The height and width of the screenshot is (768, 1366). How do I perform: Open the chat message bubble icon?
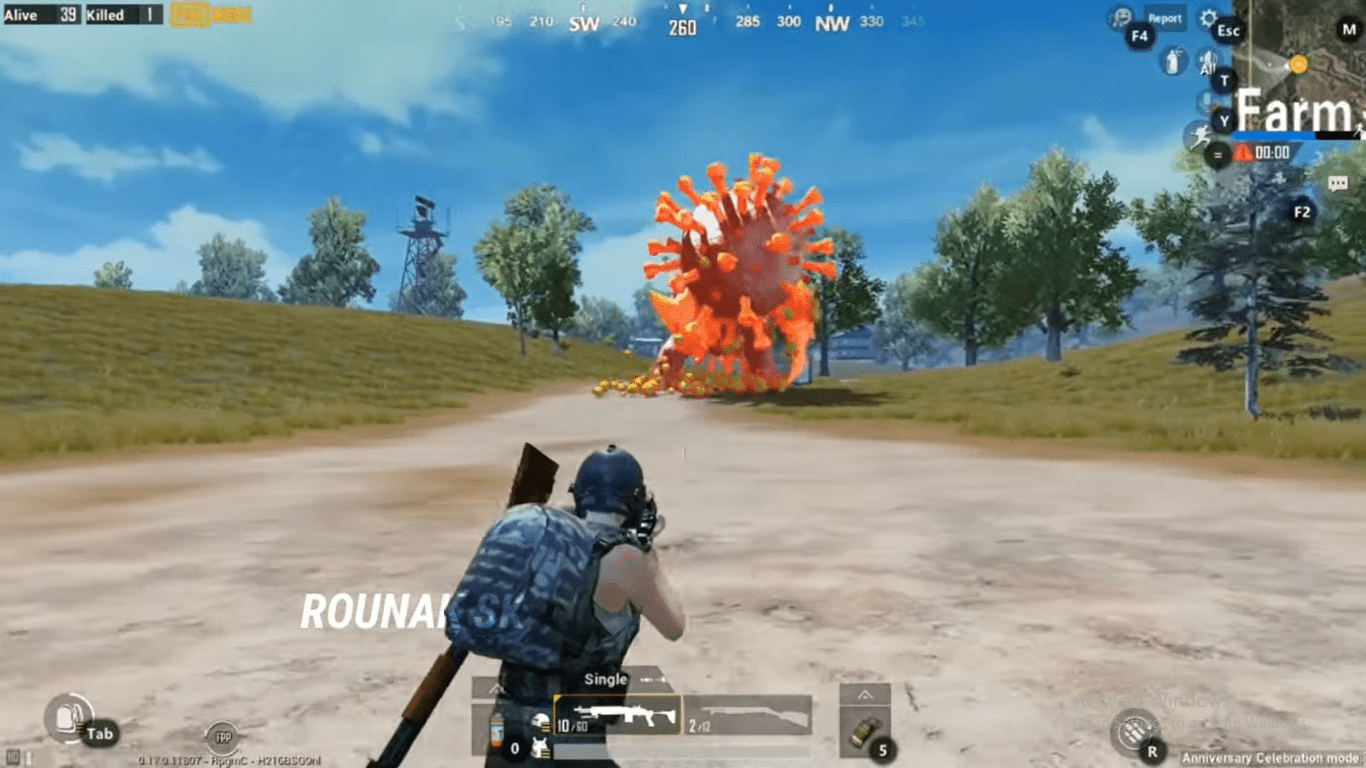click(x=1338, y=182)
